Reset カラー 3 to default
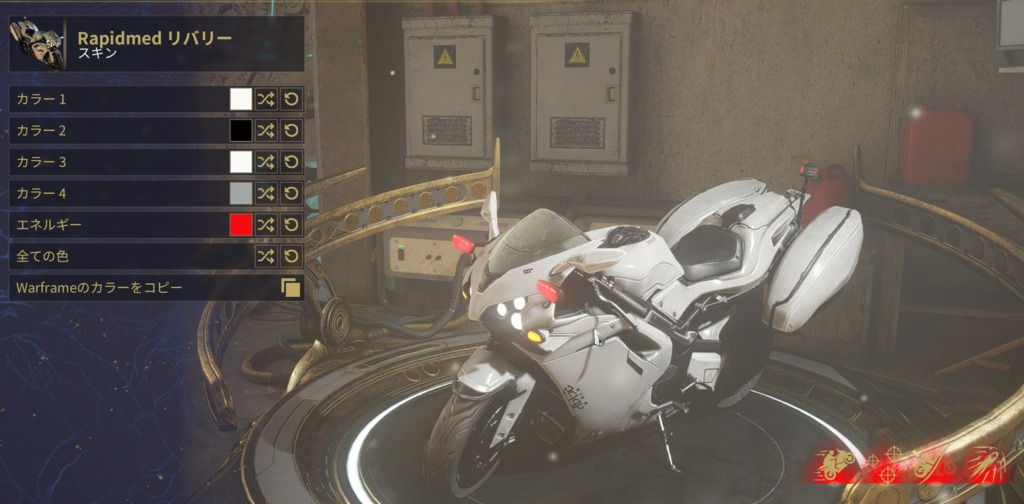1024x504 pixels. point(291,161)
